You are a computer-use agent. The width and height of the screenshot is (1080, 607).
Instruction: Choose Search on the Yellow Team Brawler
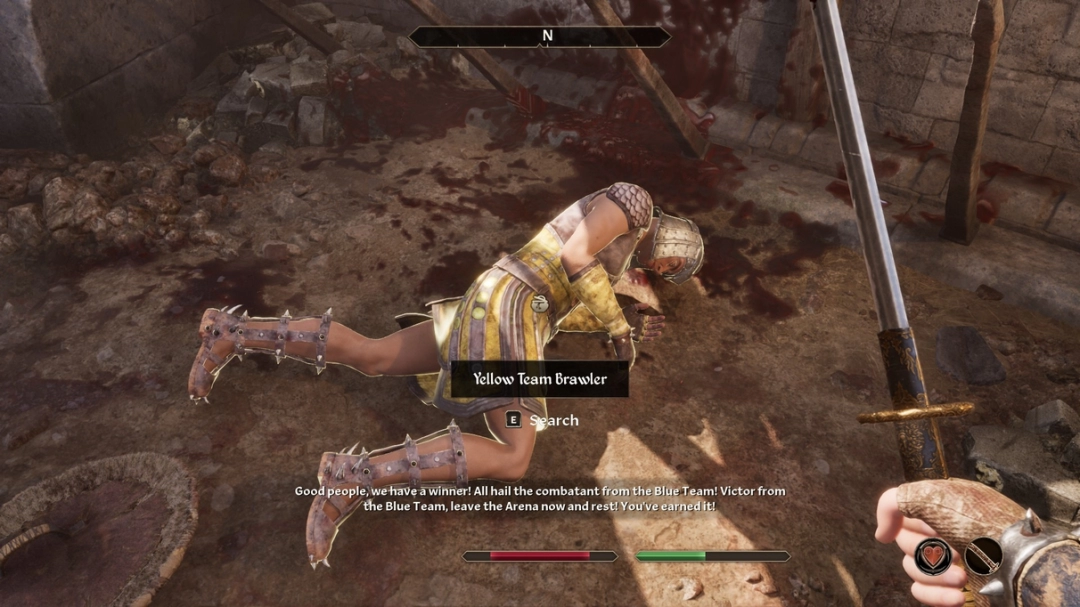point(542,420)
